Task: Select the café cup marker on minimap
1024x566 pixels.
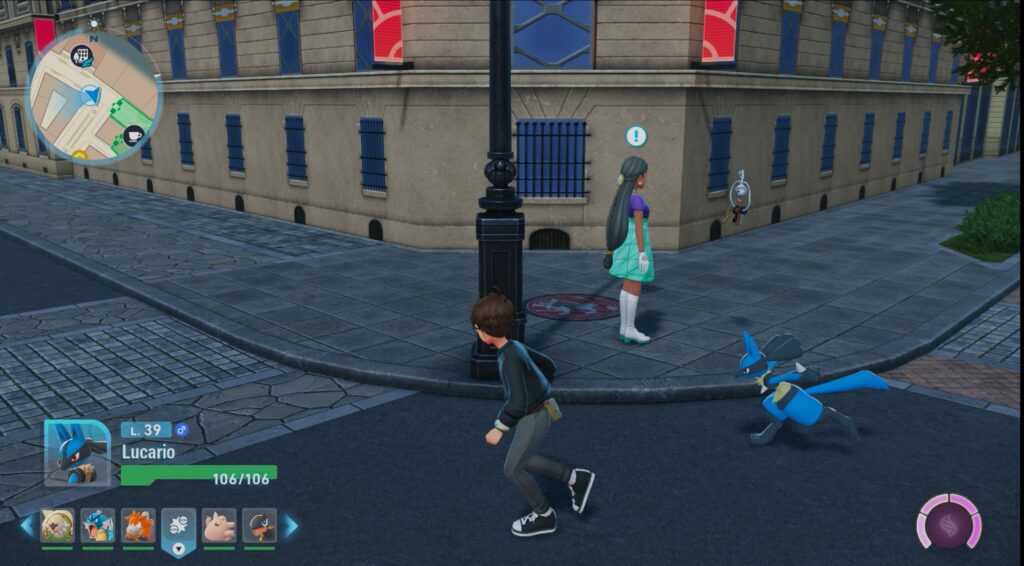Action: click(133, 135)
